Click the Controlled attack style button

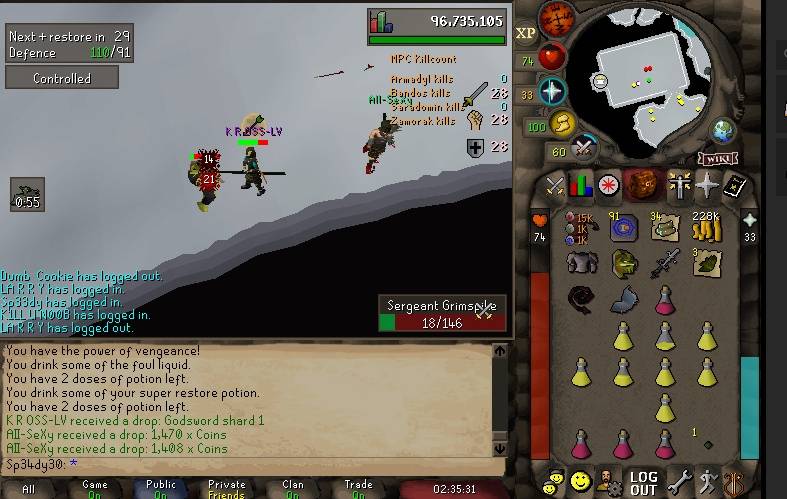click(x=61, y=78)
